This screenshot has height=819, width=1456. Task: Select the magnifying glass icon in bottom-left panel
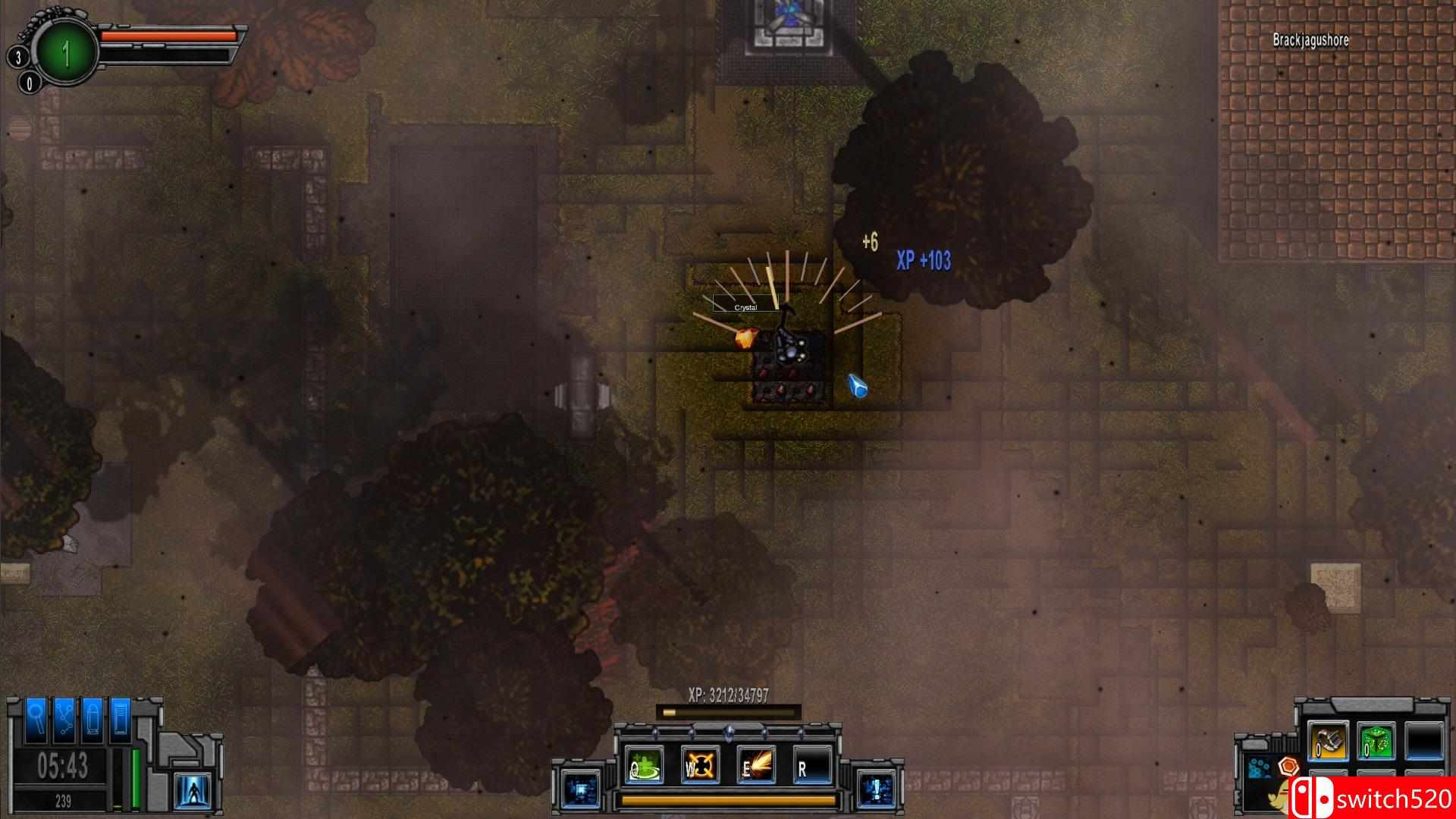pos(36,720)
